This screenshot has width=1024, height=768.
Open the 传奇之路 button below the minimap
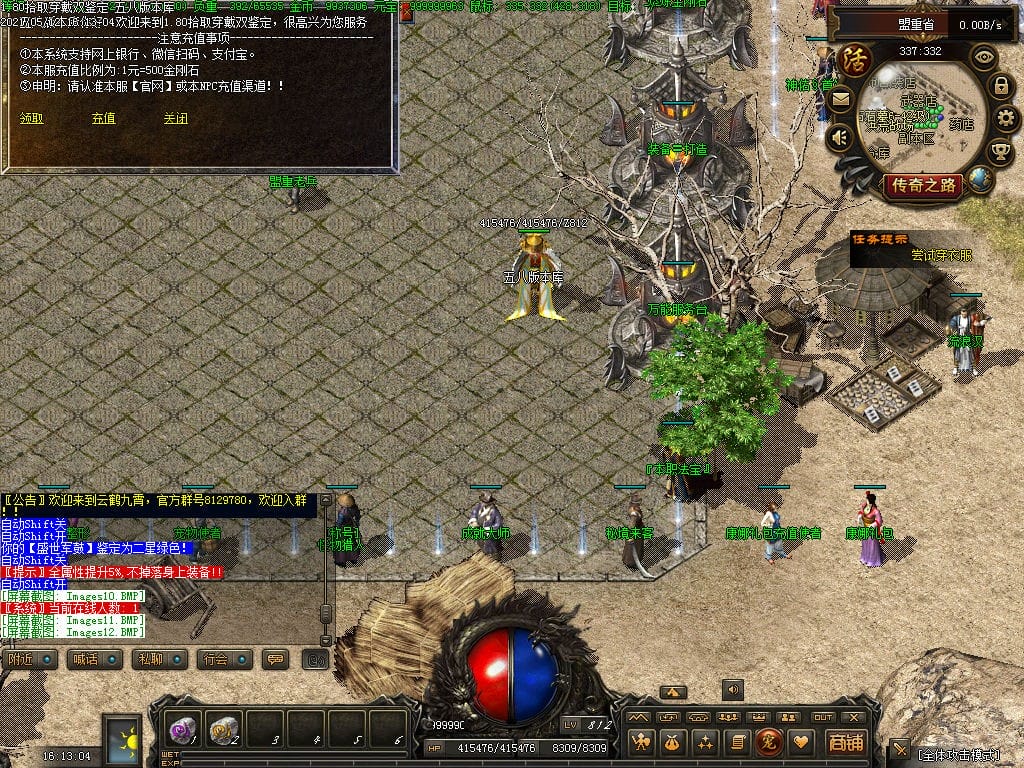coord(922,185)
